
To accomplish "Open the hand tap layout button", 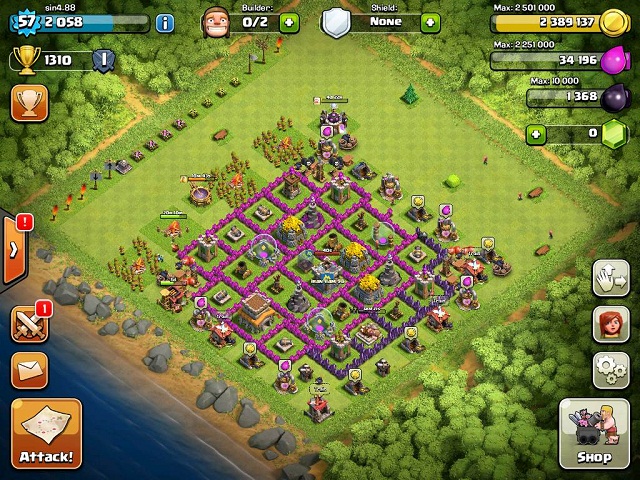I will (611, 279).
